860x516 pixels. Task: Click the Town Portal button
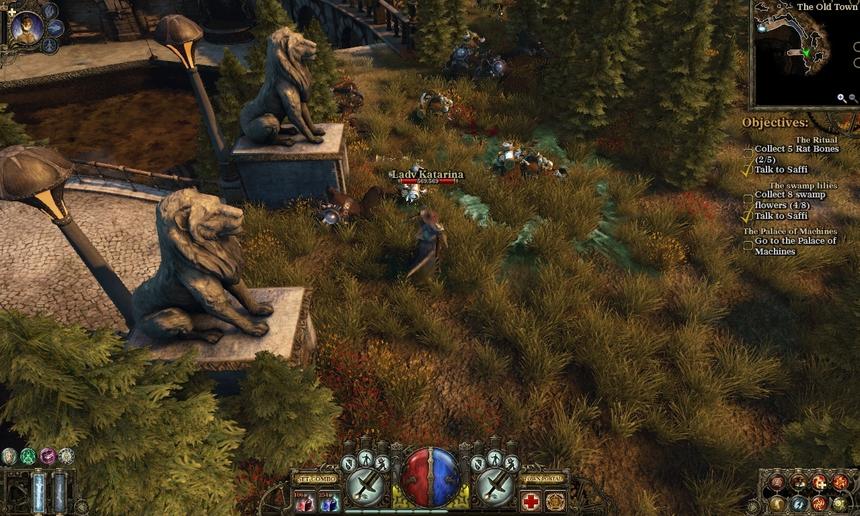543,479
